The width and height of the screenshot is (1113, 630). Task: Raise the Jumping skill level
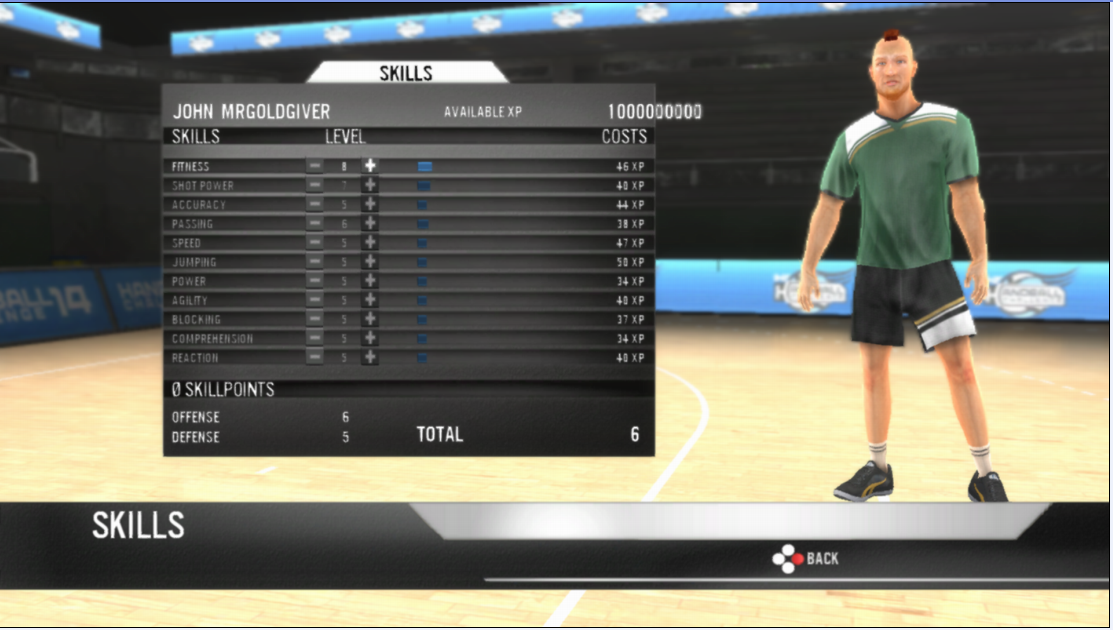coord(370,261)
